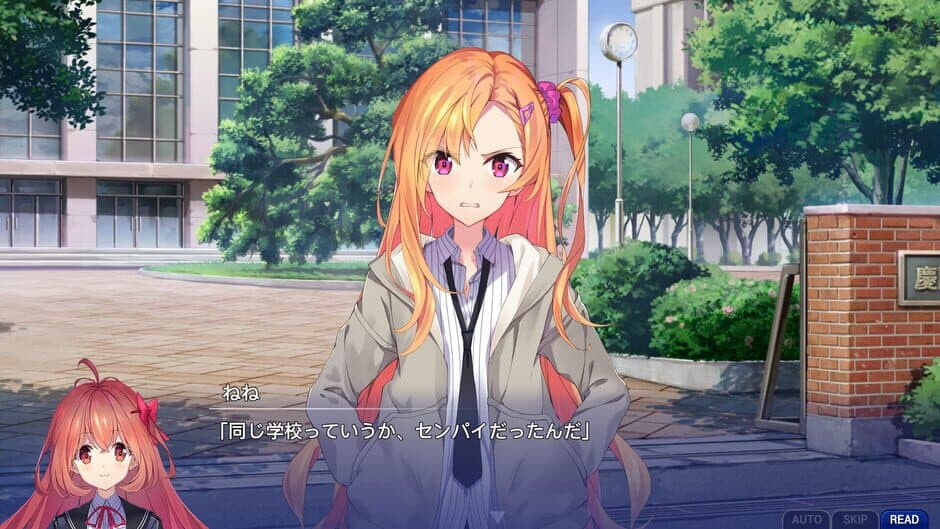Click the READ button
Viewport: 940px width, 529px height.
pos(904,519)
